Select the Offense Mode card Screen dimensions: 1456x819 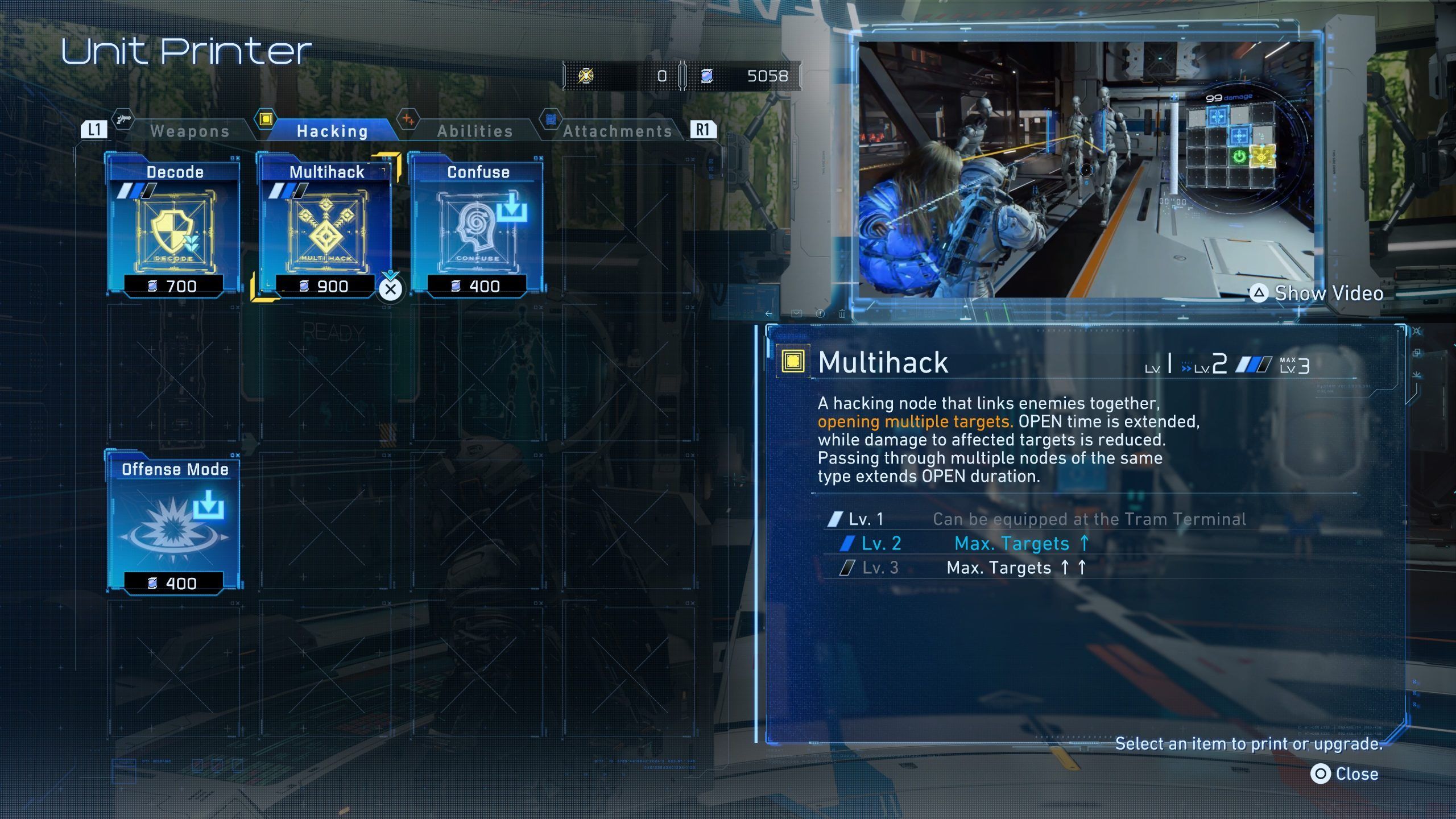pyautogui.click(x=174, y=523)
